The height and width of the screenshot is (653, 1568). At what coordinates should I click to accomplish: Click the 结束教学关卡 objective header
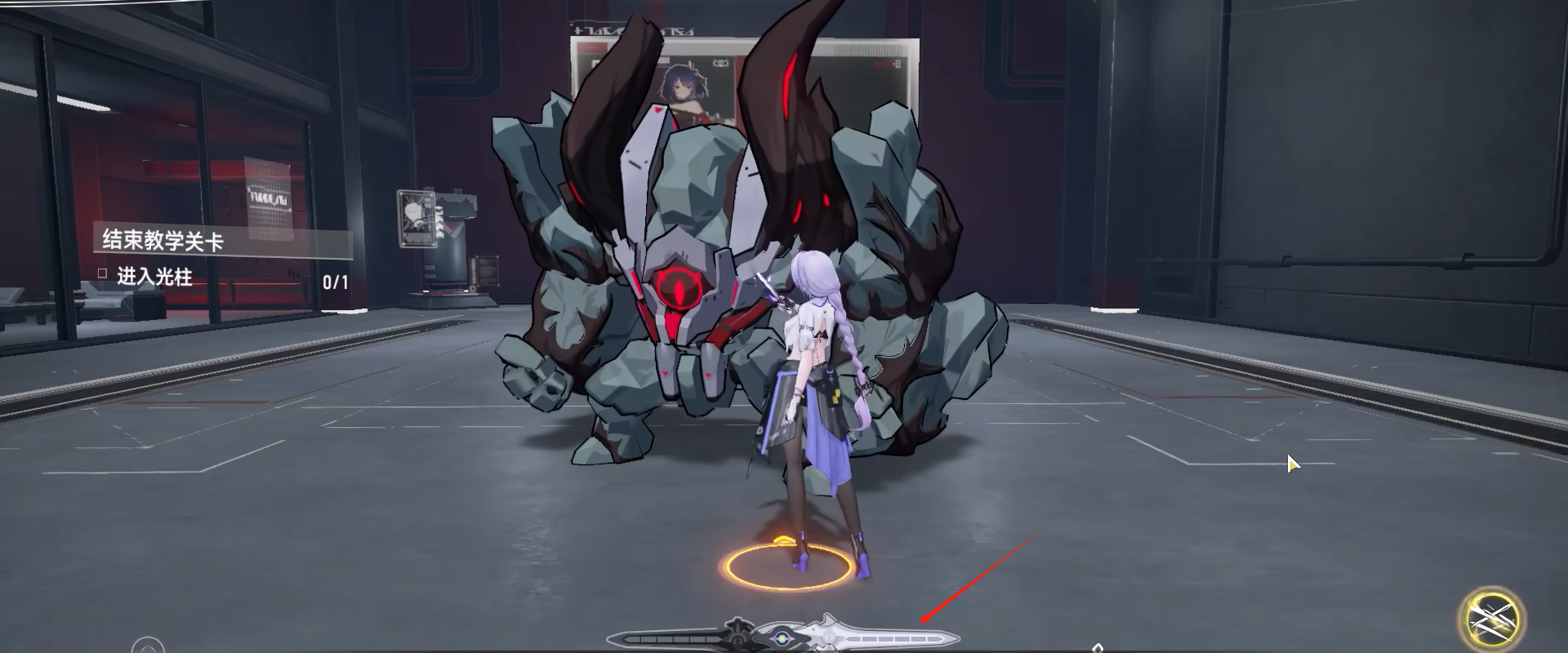coord(163,240)
